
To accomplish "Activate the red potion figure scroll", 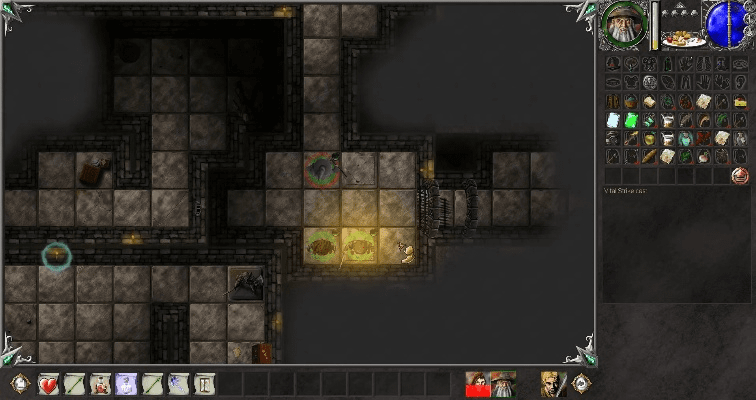I will pyautogui.click(x=100, y=383).
